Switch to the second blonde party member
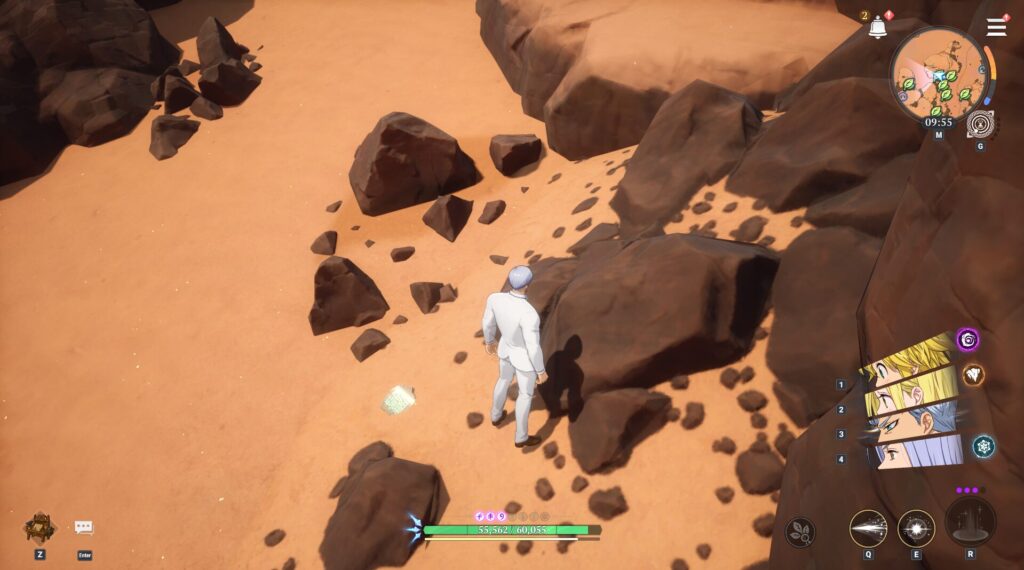The width and height of the screenshot is (1024, 570). point(908,398)
